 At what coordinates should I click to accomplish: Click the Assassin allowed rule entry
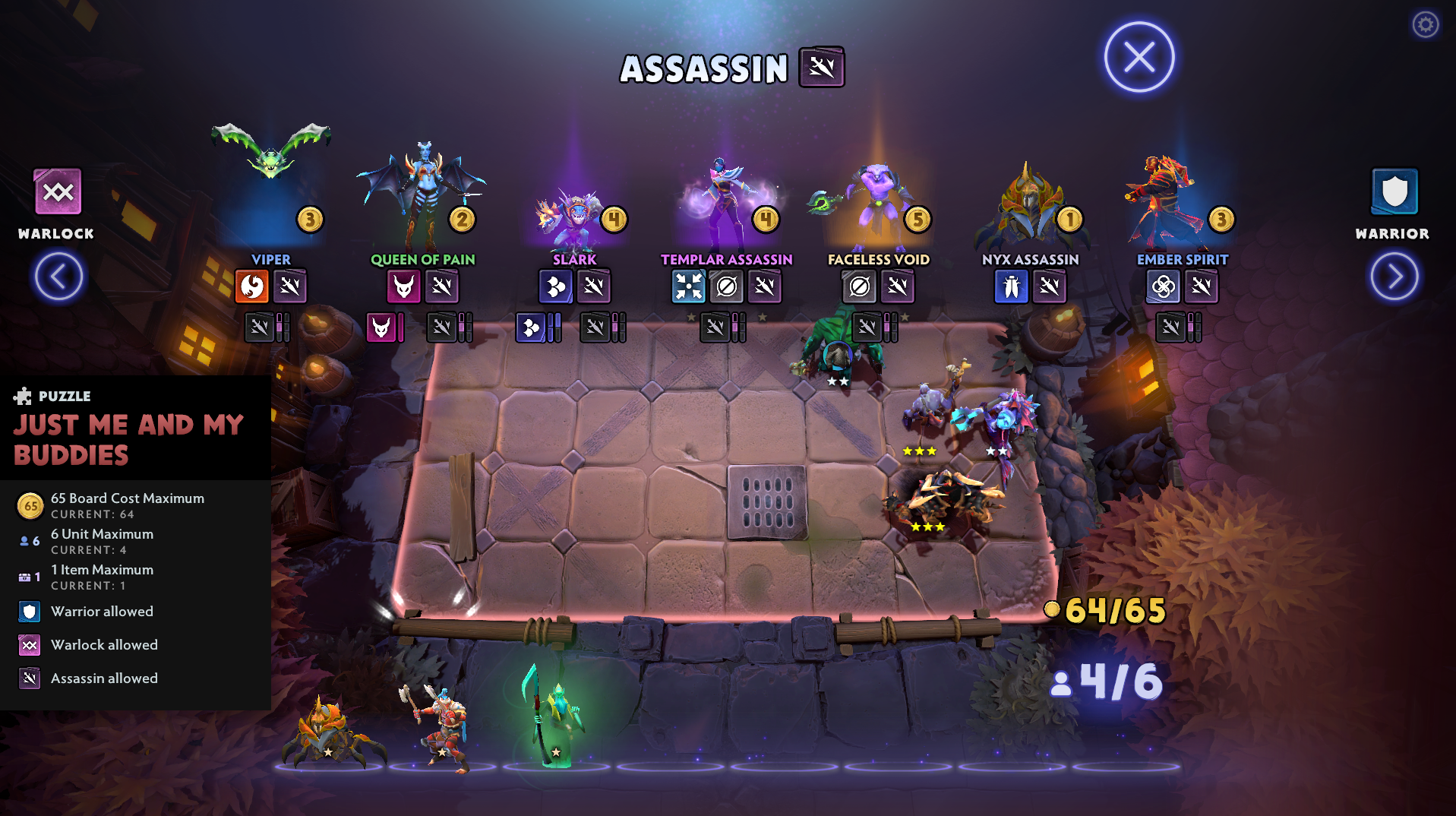[x=104, y=678]
